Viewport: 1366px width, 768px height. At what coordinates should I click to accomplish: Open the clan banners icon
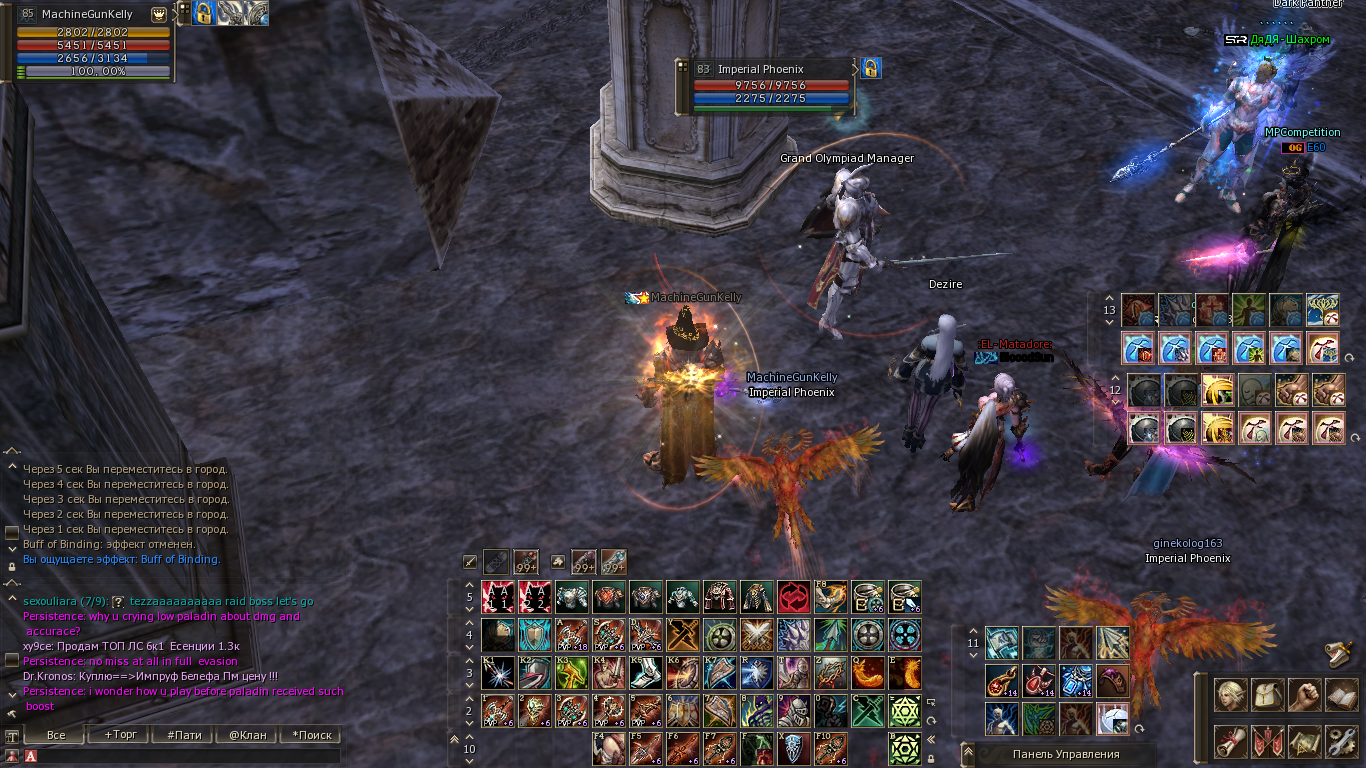coord(1267,739)
